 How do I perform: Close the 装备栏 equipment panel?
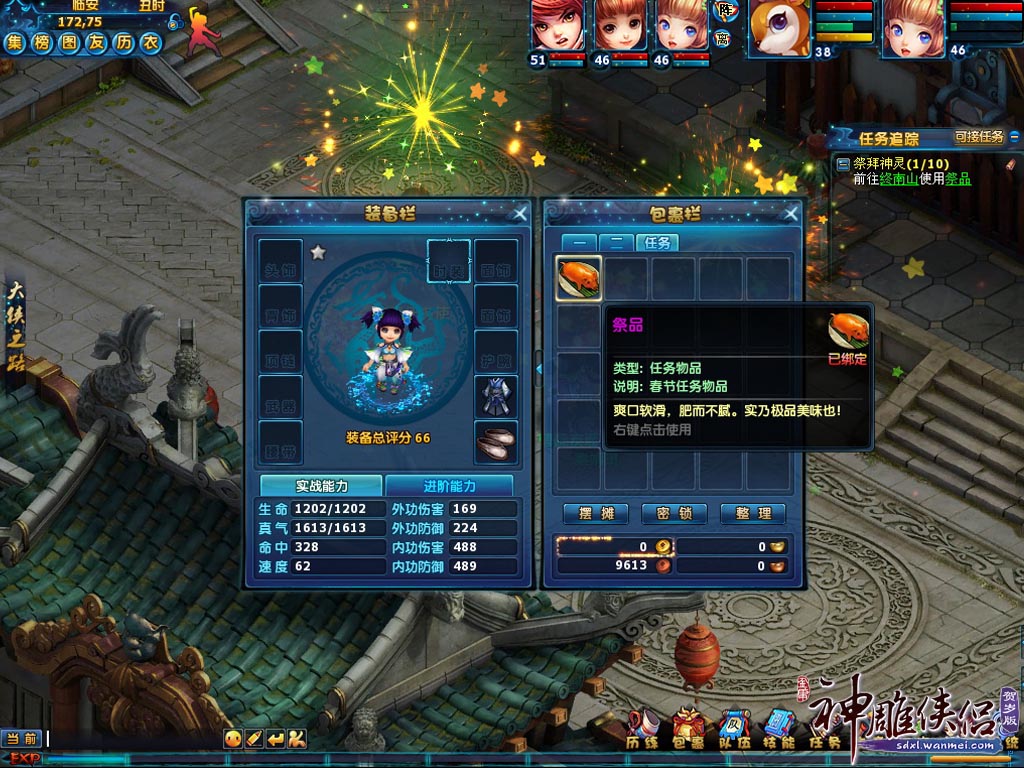520,213
